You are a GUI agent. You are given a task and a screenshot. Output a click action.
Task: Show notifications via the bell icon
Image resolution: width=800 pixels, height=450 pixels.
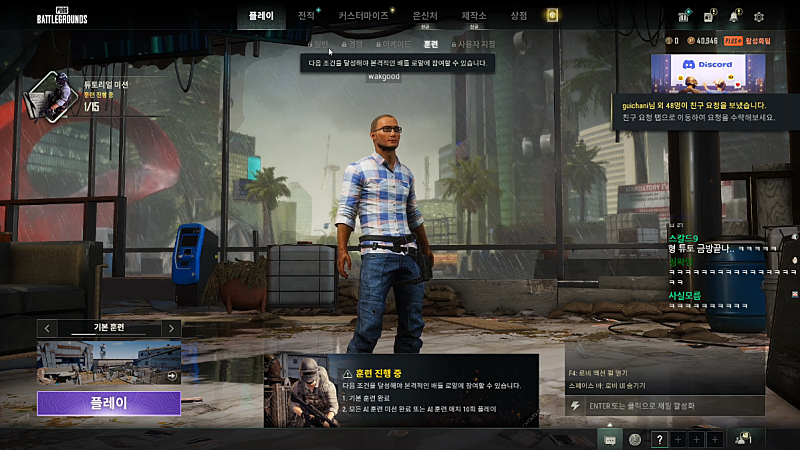point(735,16)
